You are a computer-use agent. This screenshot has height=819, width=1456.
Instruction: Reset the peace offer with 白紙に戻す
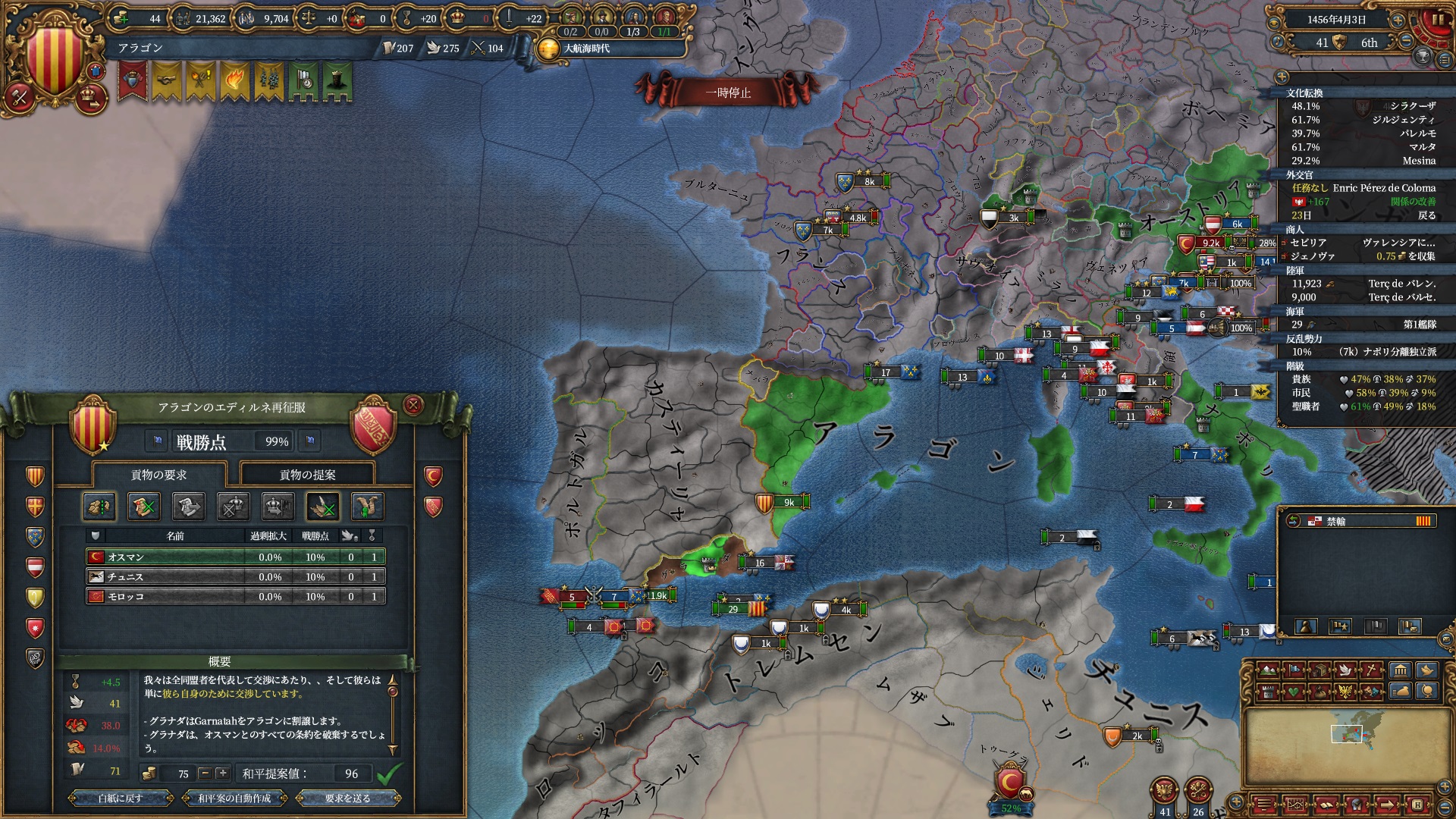pos(121,798)
